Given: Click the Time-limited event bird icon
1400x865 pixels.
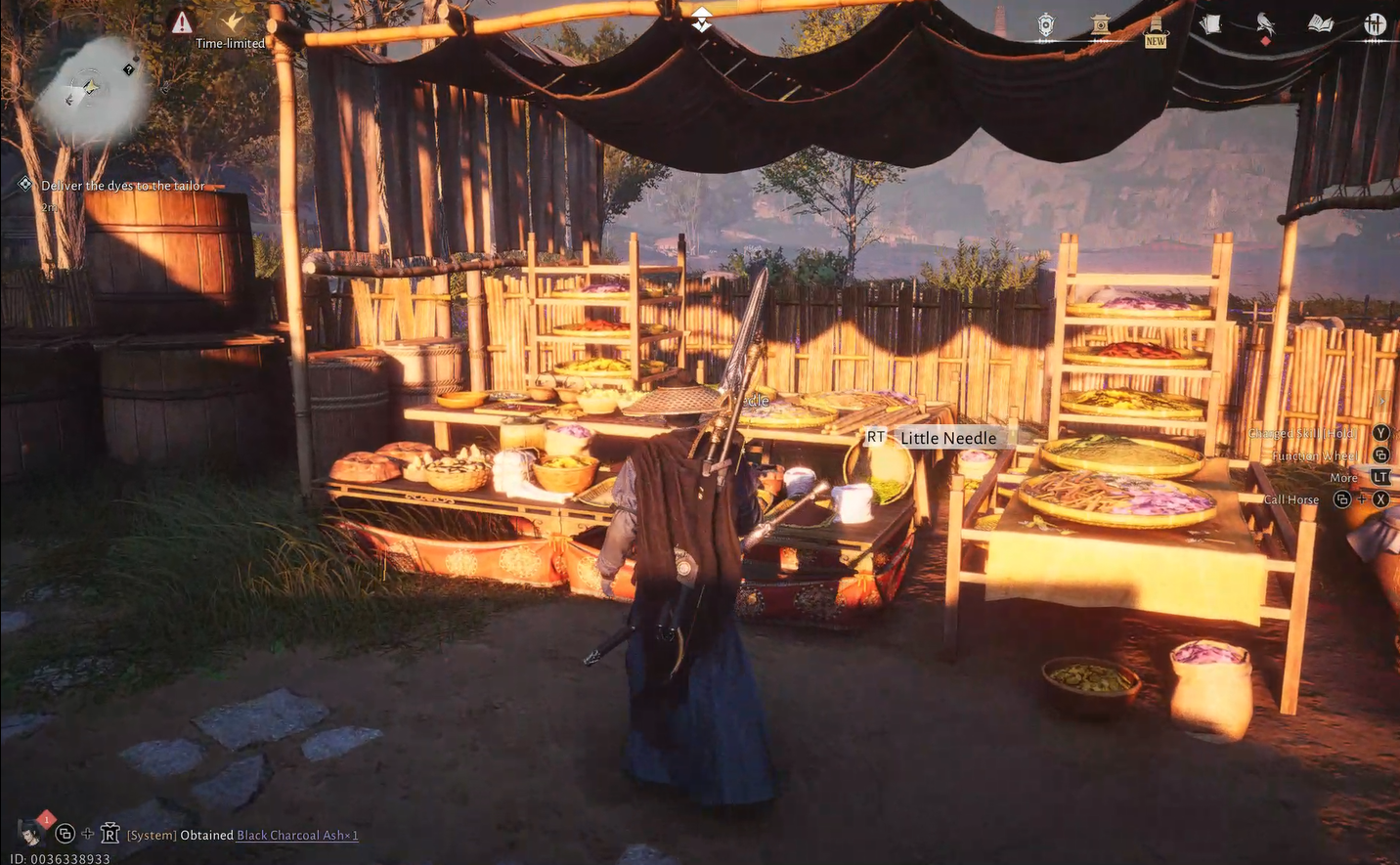Looking at the screenshot, I should tap(232, 23).
